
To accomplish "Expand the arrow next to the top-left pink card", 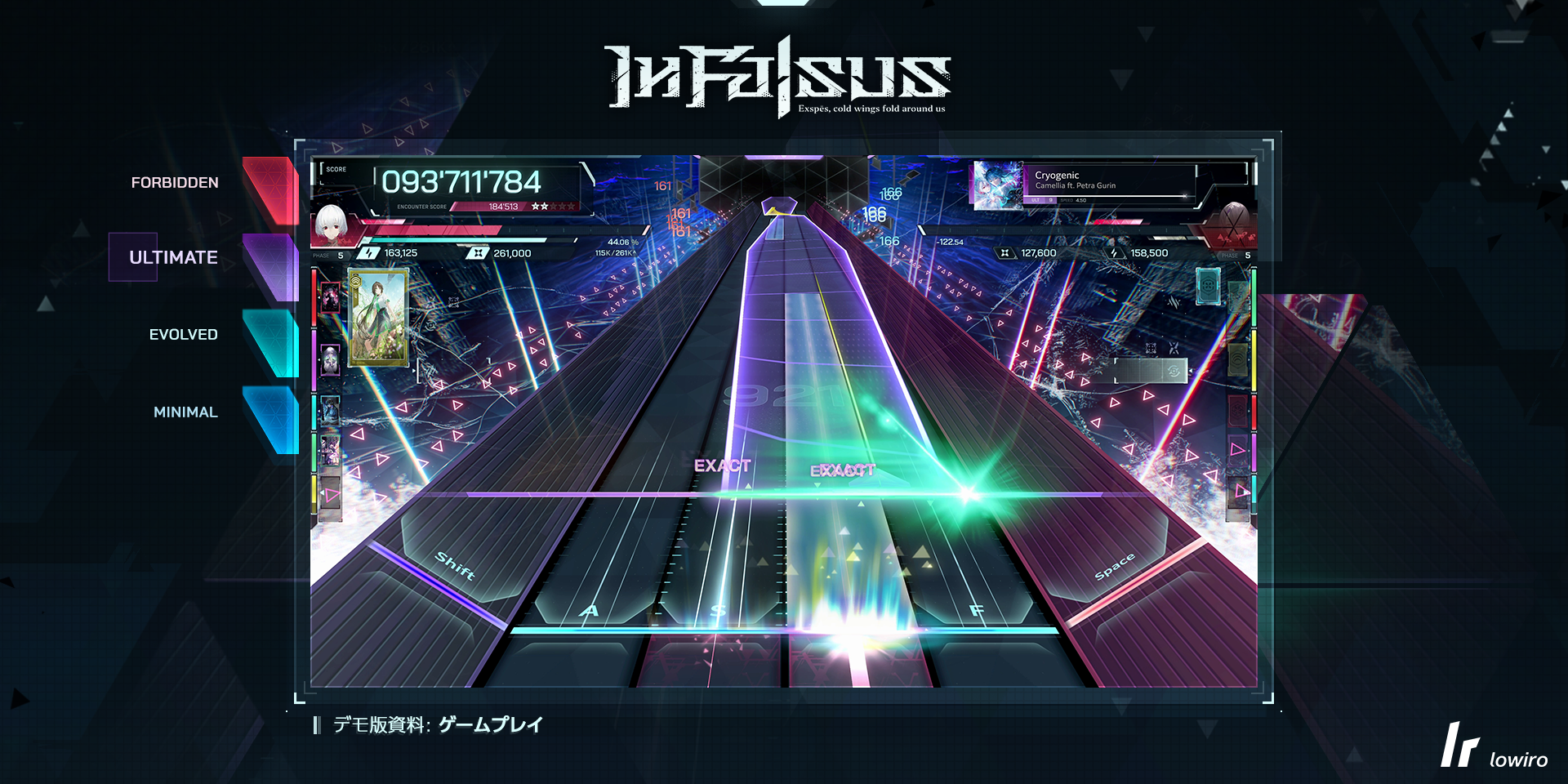I will pos(320,298).
